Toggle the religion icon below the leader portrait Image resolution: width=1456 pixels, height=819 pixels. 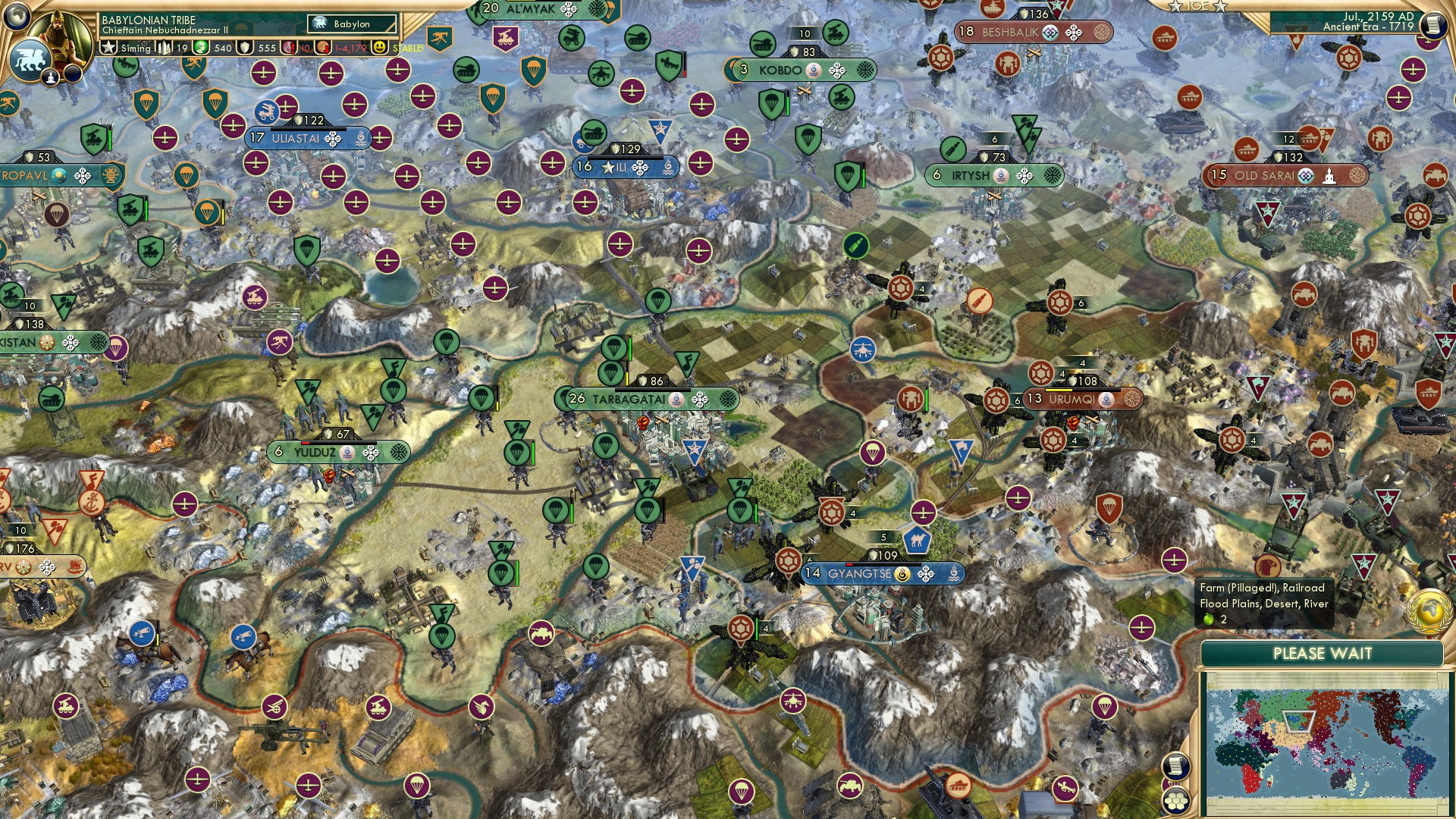[x=51, y=78]
